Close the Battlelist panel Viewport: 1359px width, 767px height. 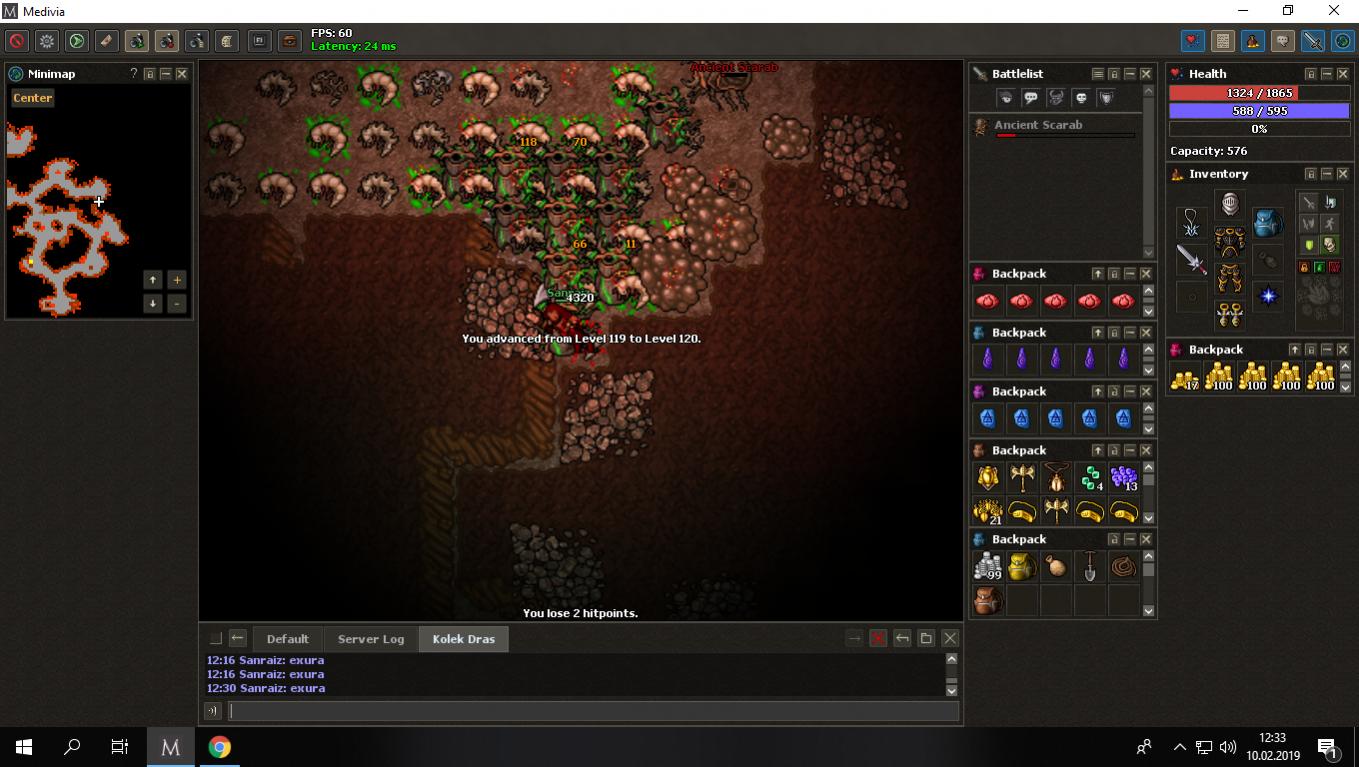(x=1146, y=74)
